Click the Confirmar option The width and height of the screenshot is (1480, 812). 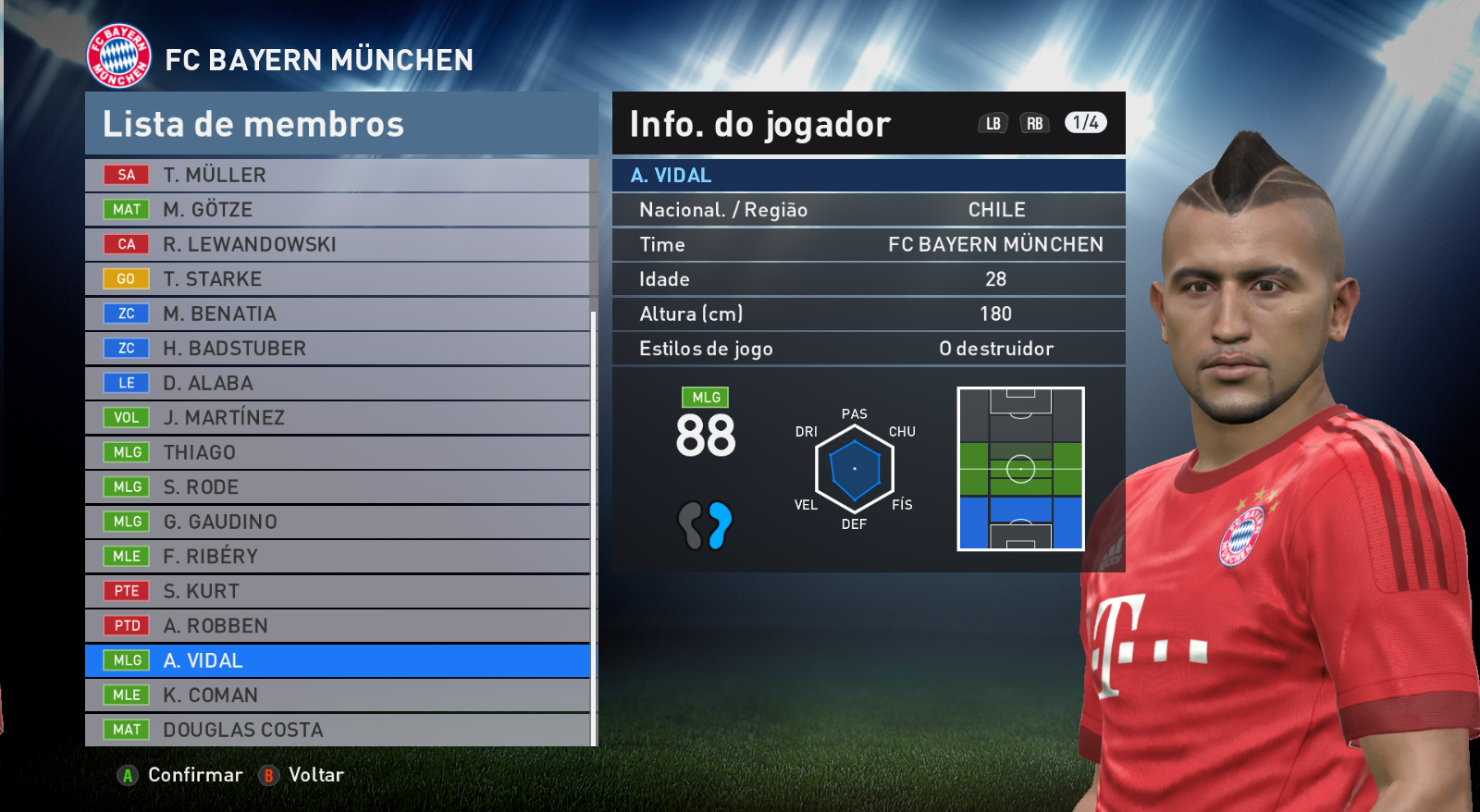(x=181, y=775)
